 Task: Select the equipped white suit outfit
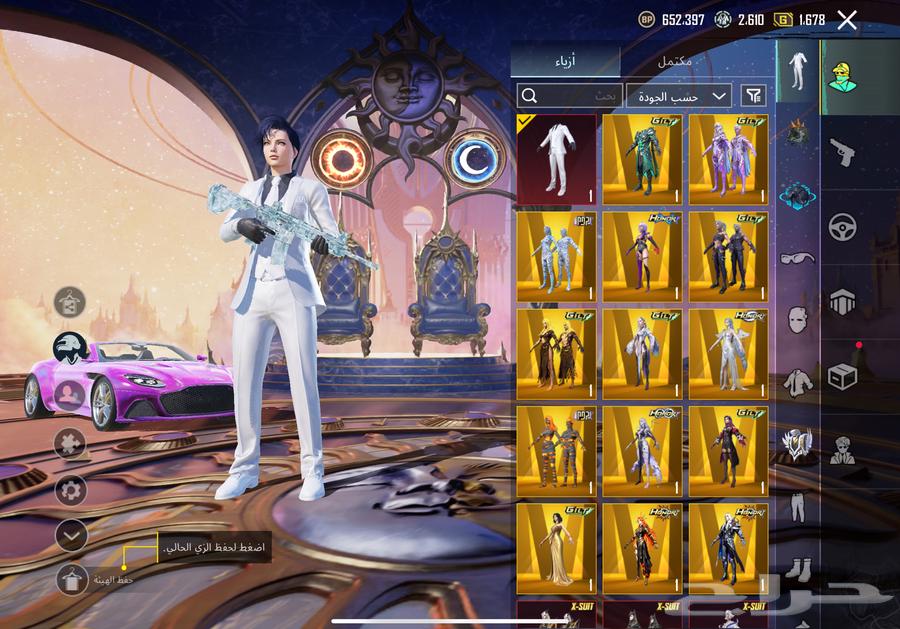click(x=556, y=159)
